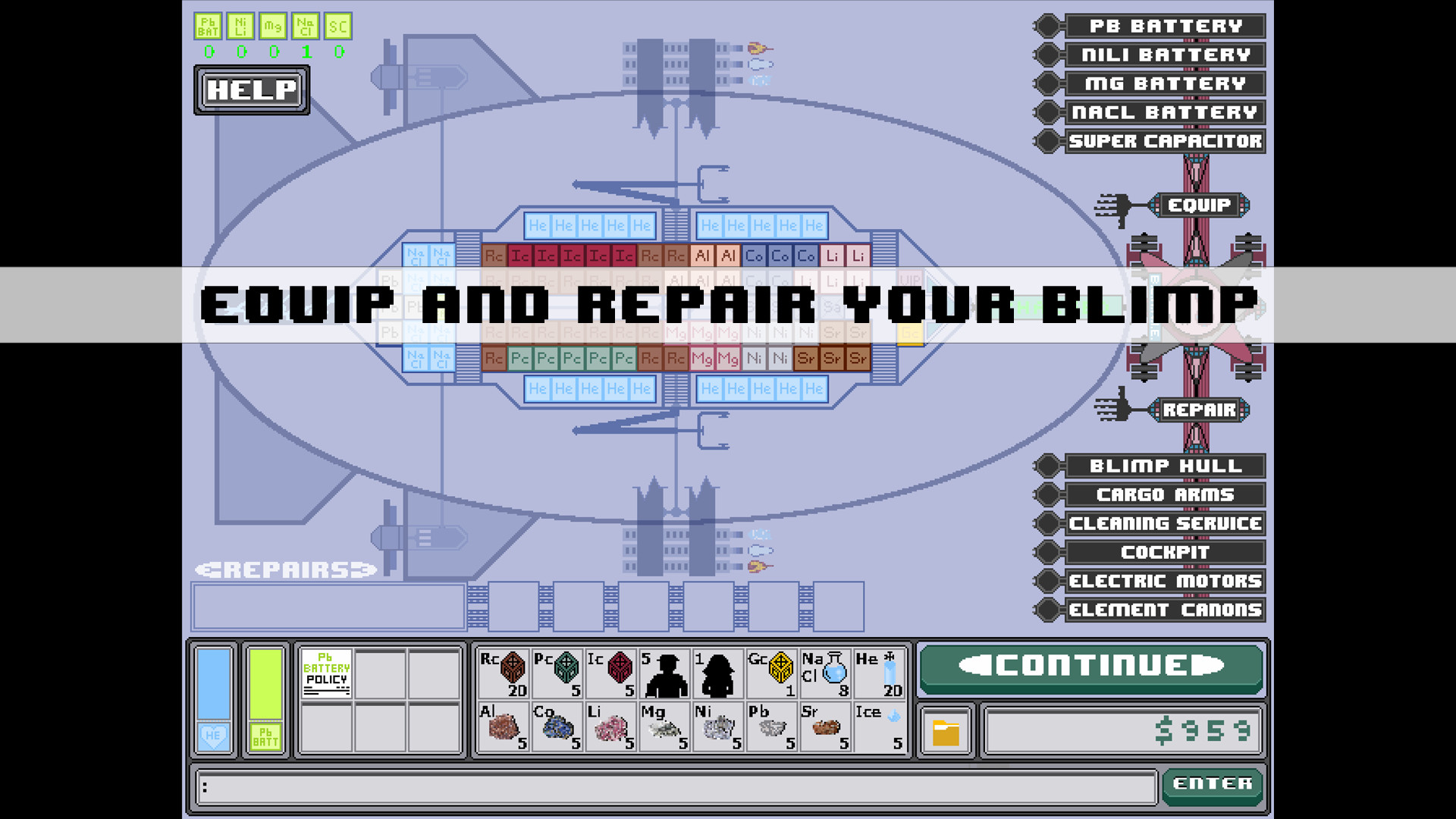The height and width of the screenshot is (819, 1456).
Task: Open the HELP screen
Action: (x=251, y=90)
